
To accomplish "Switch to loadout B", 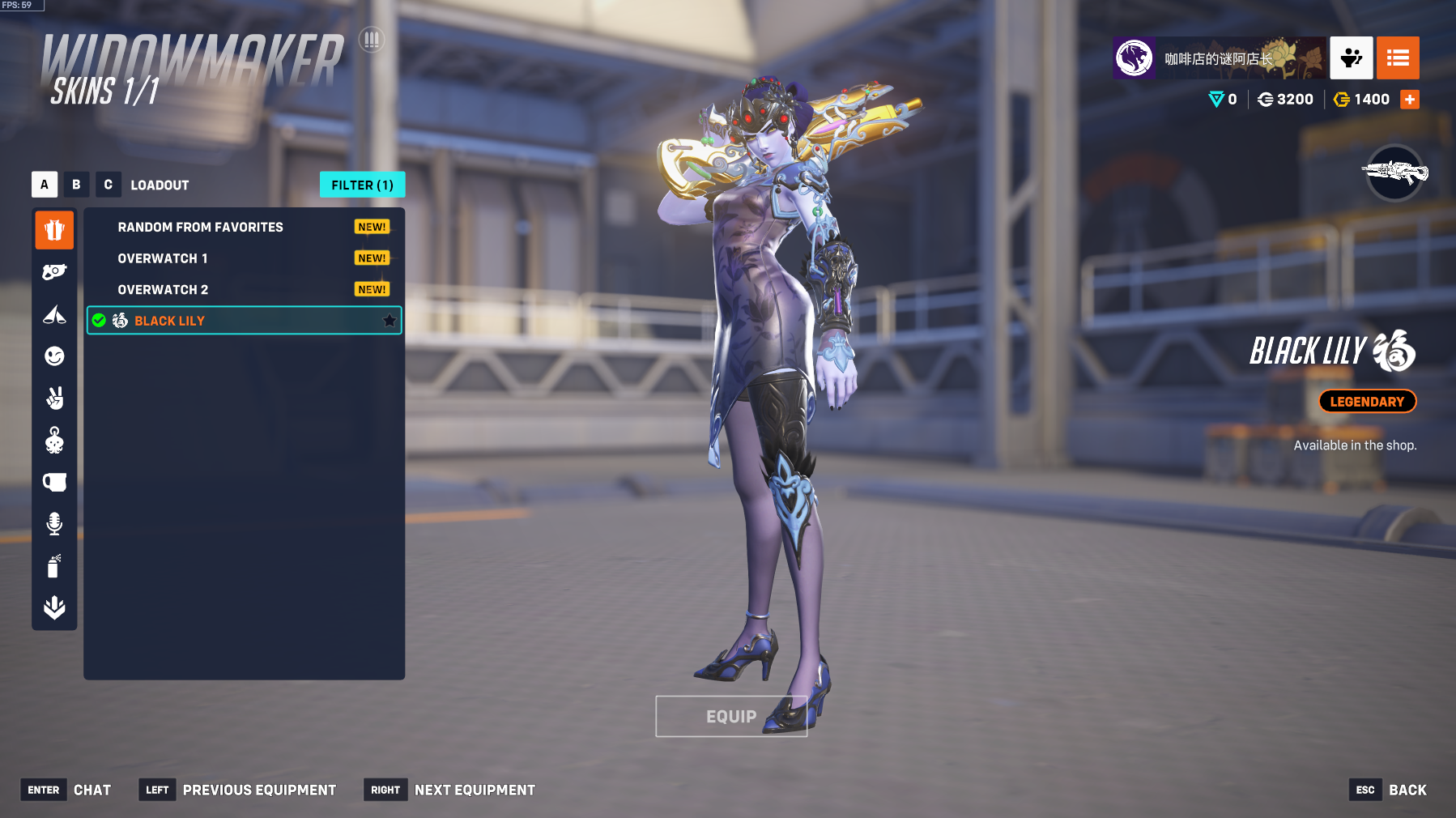I will (x=76, y=185).
